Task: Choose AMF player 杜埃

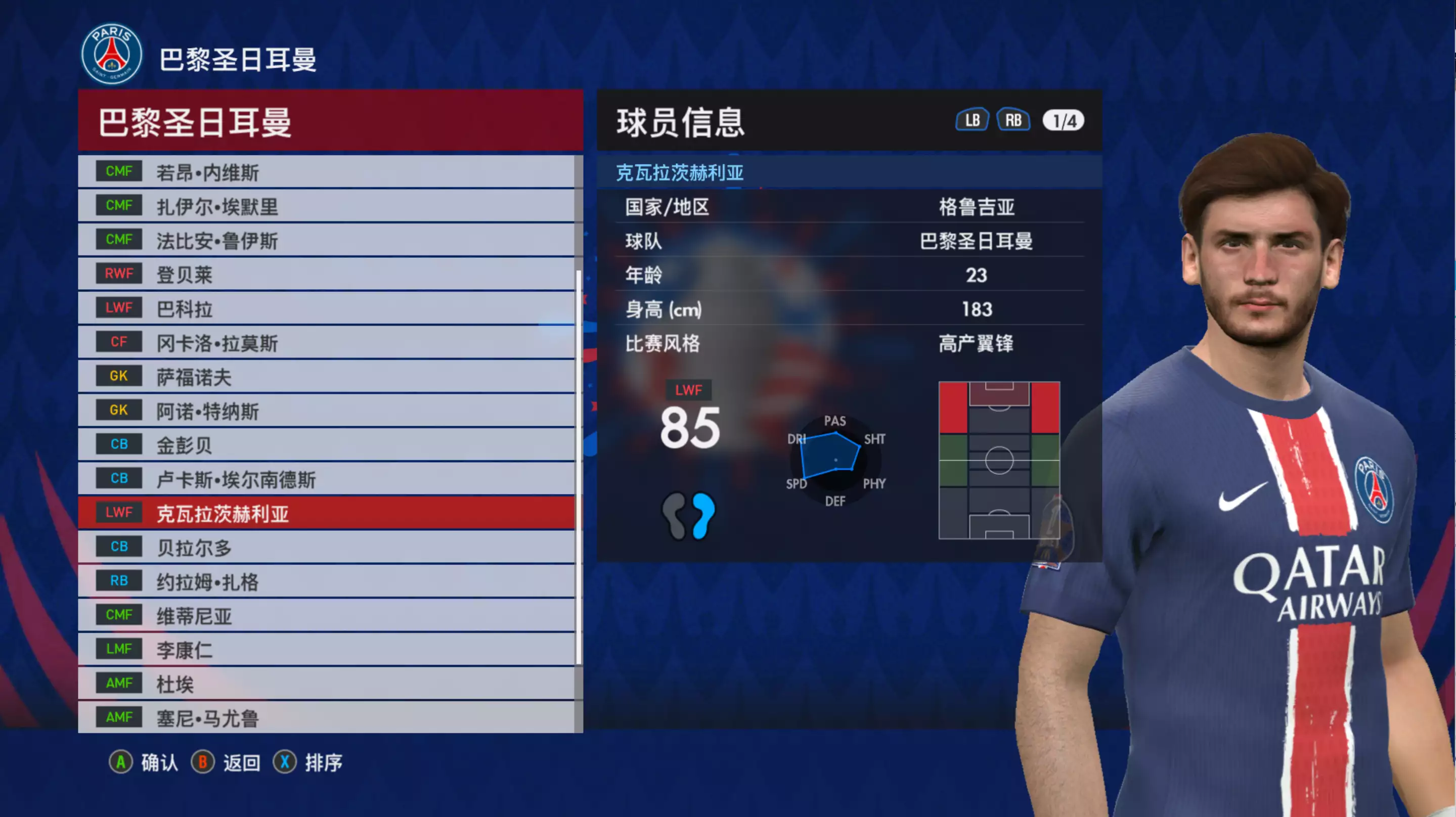Action: [x=326, y=684]
